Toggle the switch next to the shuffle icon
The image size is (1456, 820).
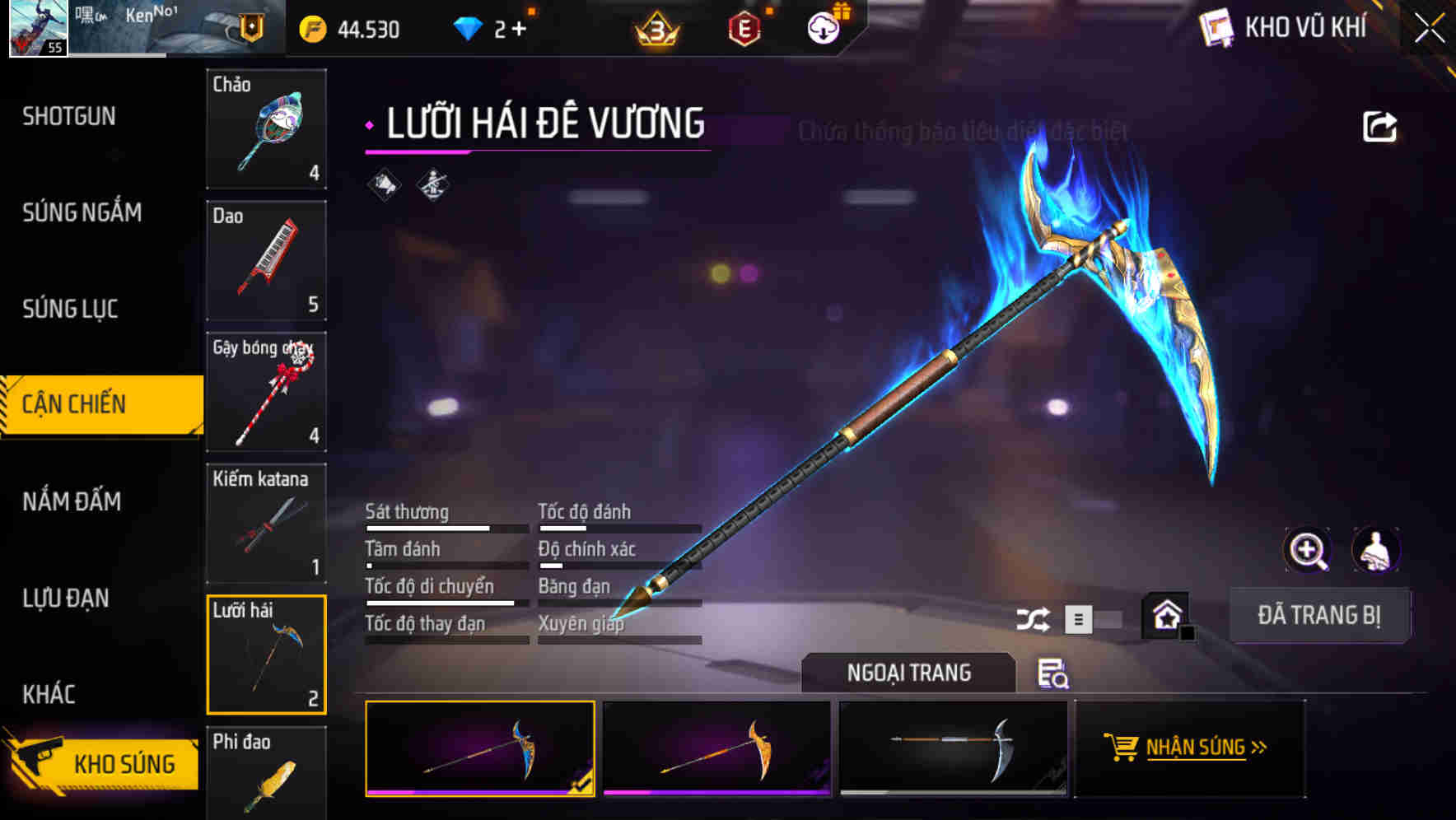[1099, 618]
